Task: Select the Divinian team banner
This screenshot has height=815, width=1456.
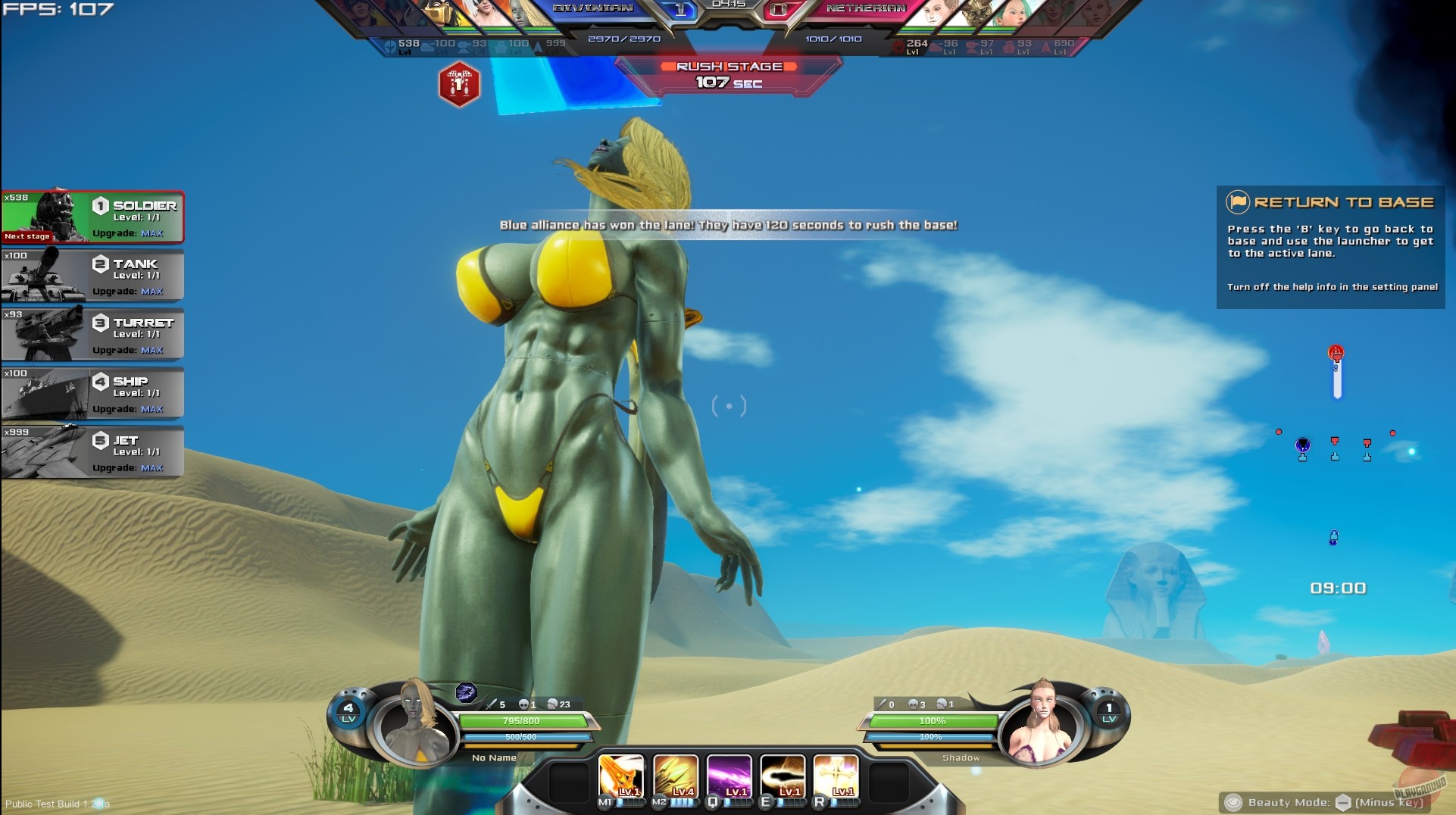Action: point(593,9)
